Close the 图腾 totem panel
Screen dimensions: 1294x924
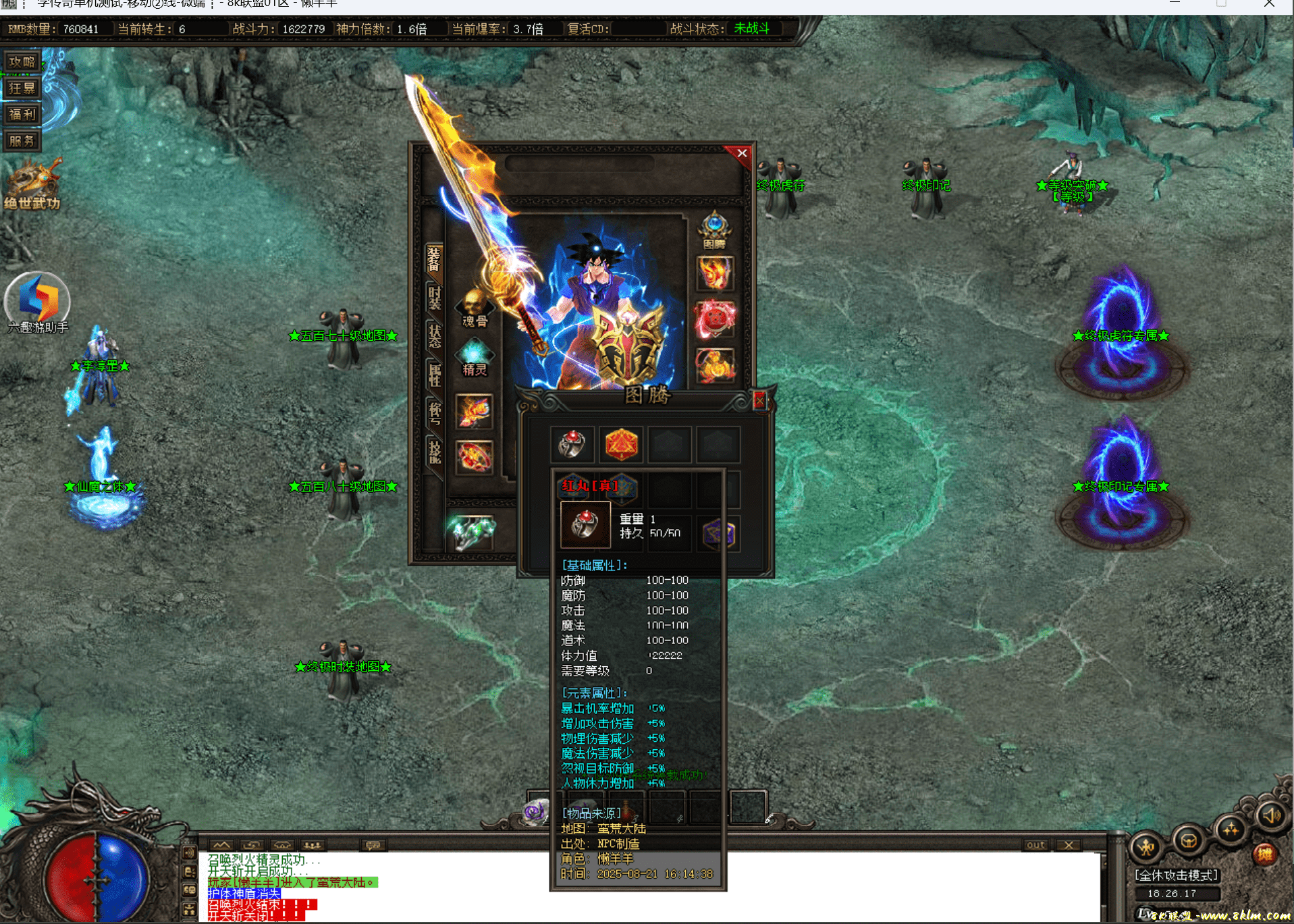click(x=759, y=402)
